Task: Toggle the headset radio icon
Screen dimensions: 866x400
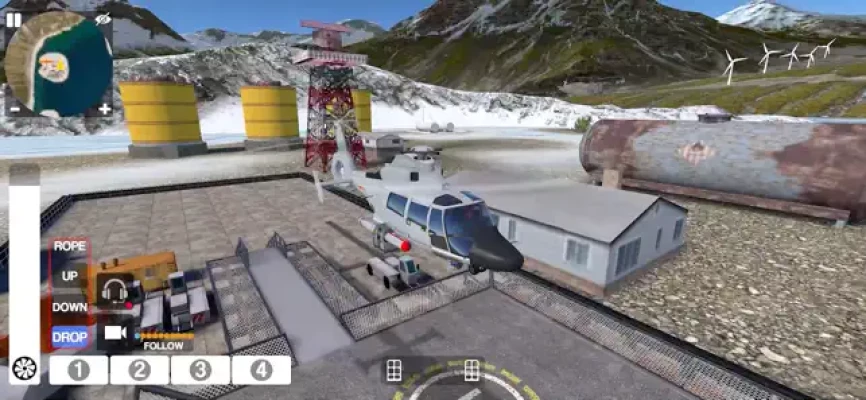Action: pyautogui.click(x=115, y=291)
